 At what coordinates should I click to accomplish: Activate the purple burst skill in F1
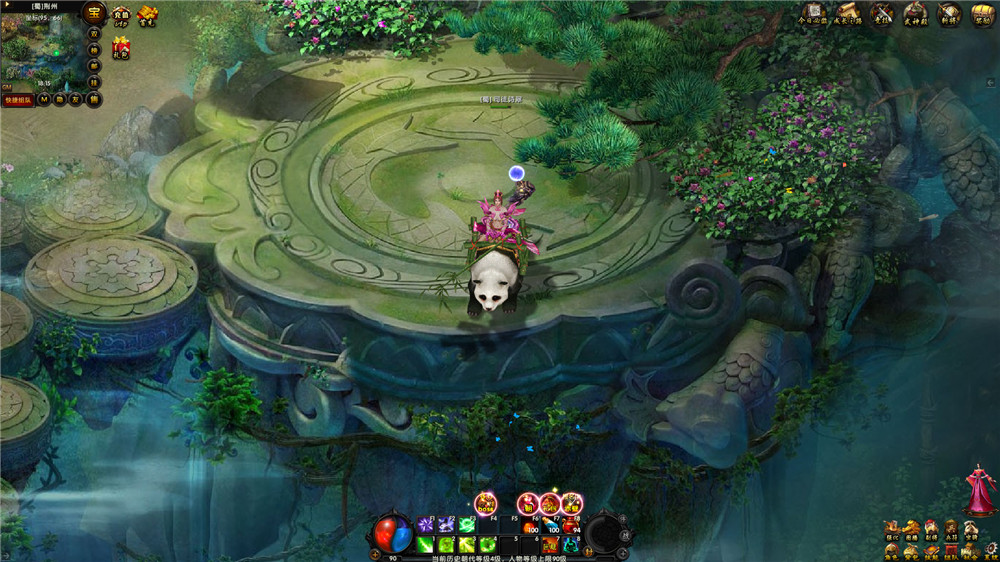point(425,524)
